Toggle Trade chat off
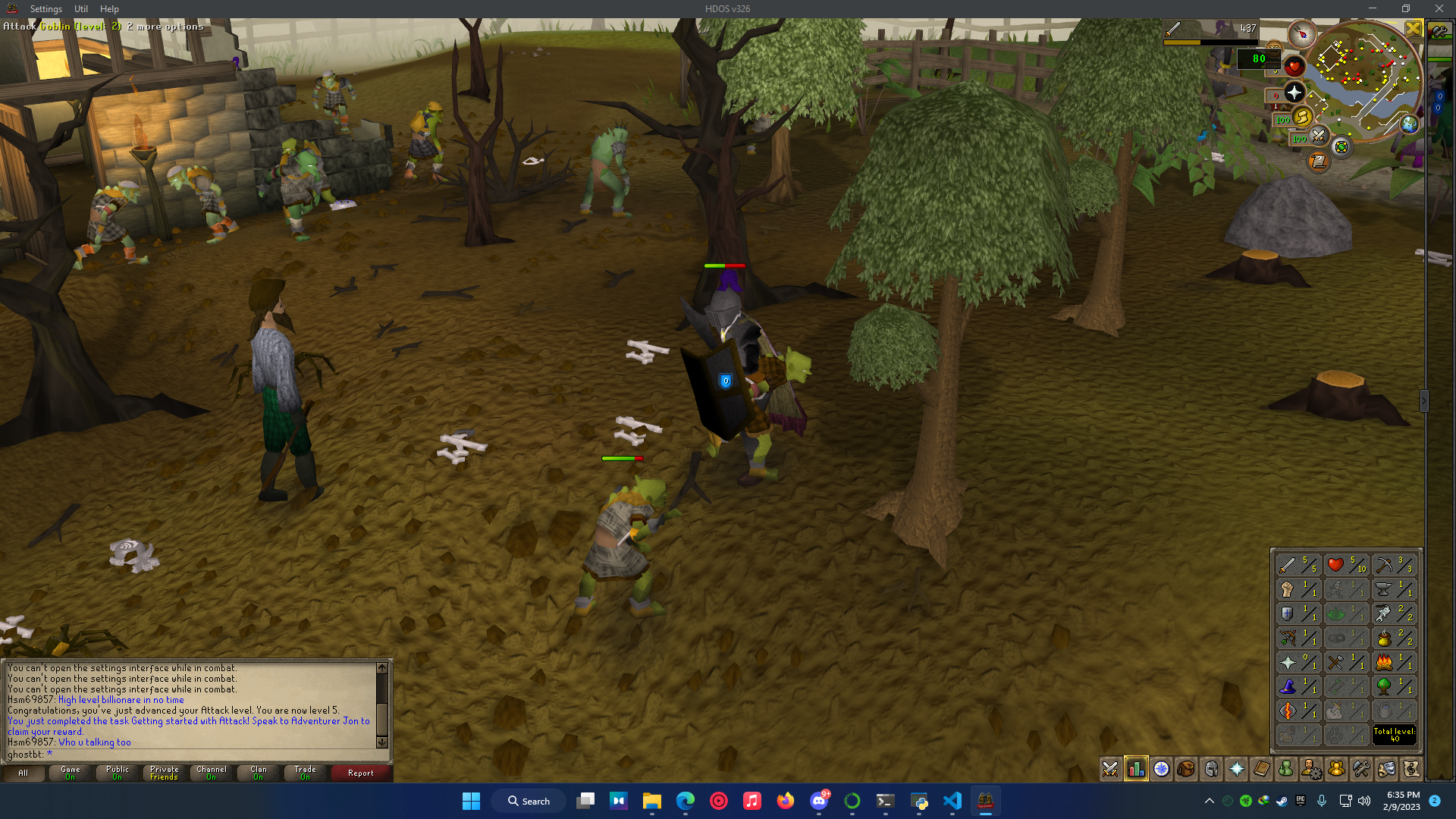The height and width of the screenshot is (819, 1456). (x=304, y=773)
